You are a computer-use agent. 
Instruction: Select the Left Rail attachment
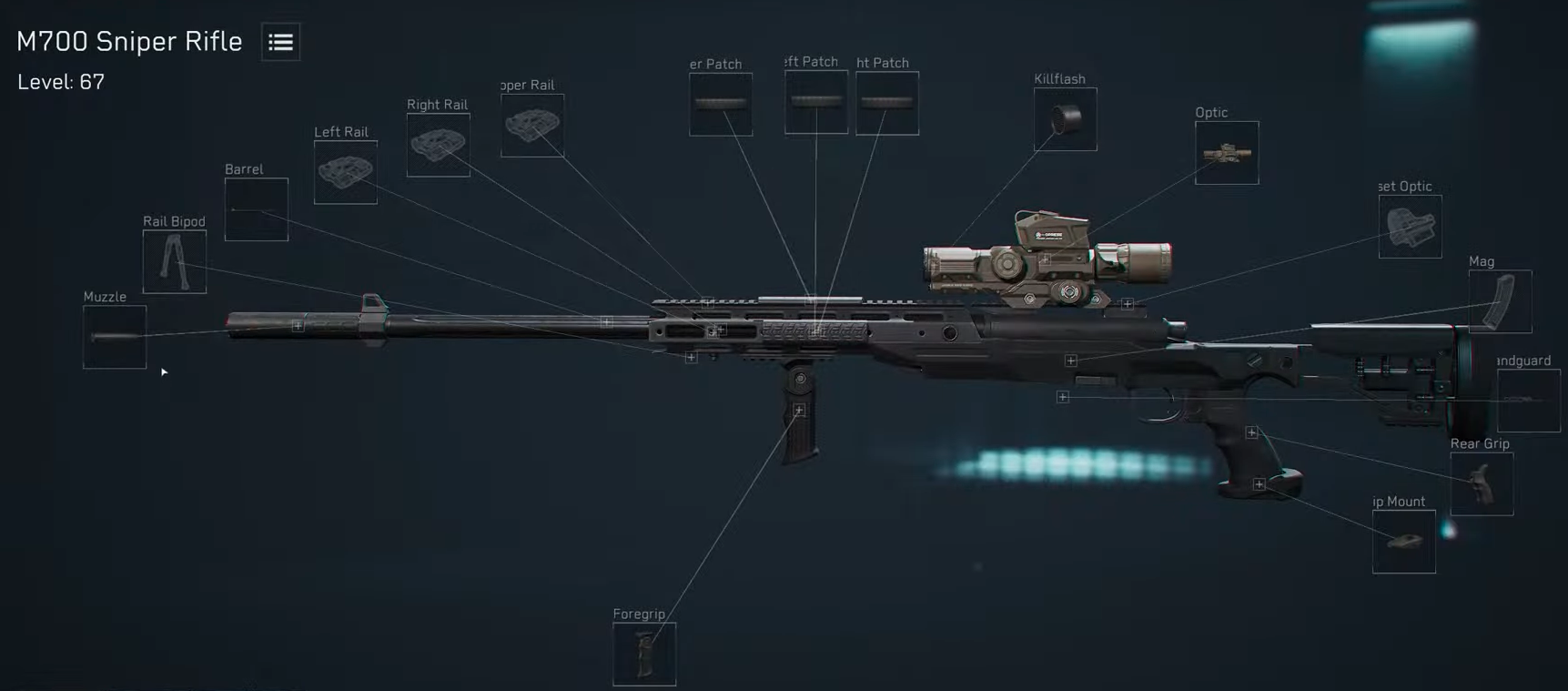[x=345, y=171]
